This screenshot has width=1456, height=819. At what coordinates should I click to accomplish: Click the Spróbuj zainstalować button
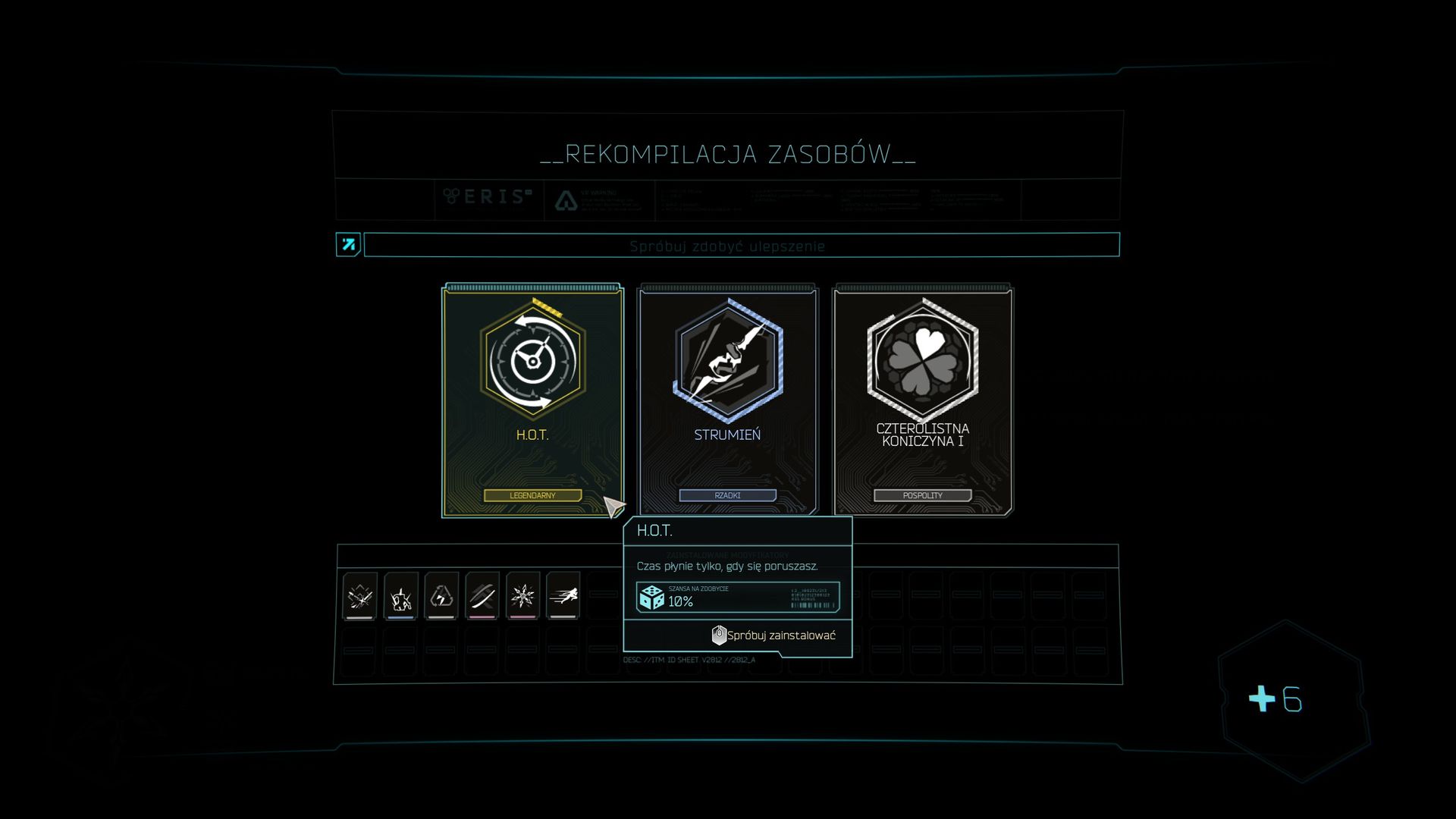pyautogui.click(x=774, y=635)
